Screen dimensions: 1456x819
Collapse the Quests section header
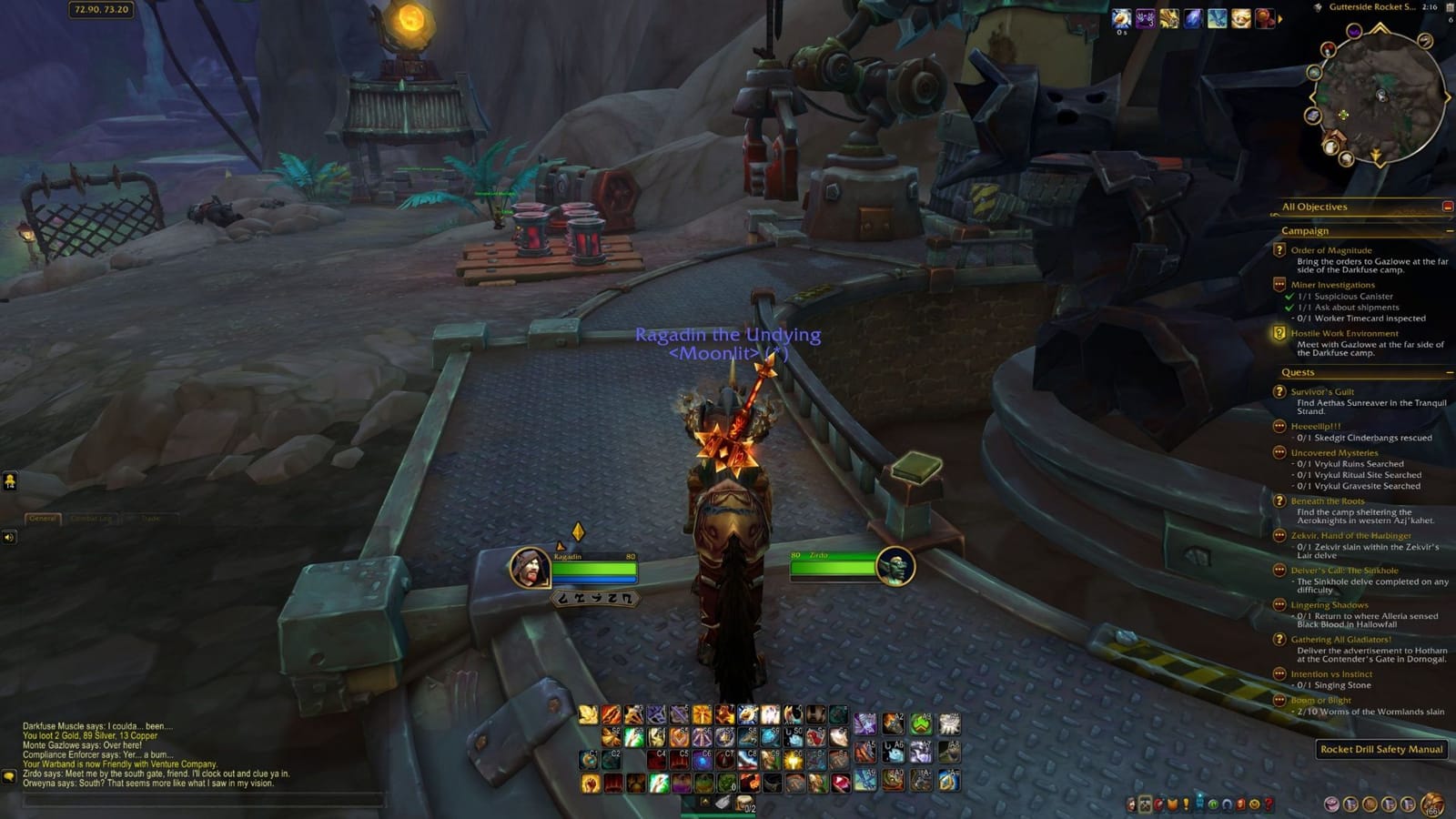tap(1451, 372)
